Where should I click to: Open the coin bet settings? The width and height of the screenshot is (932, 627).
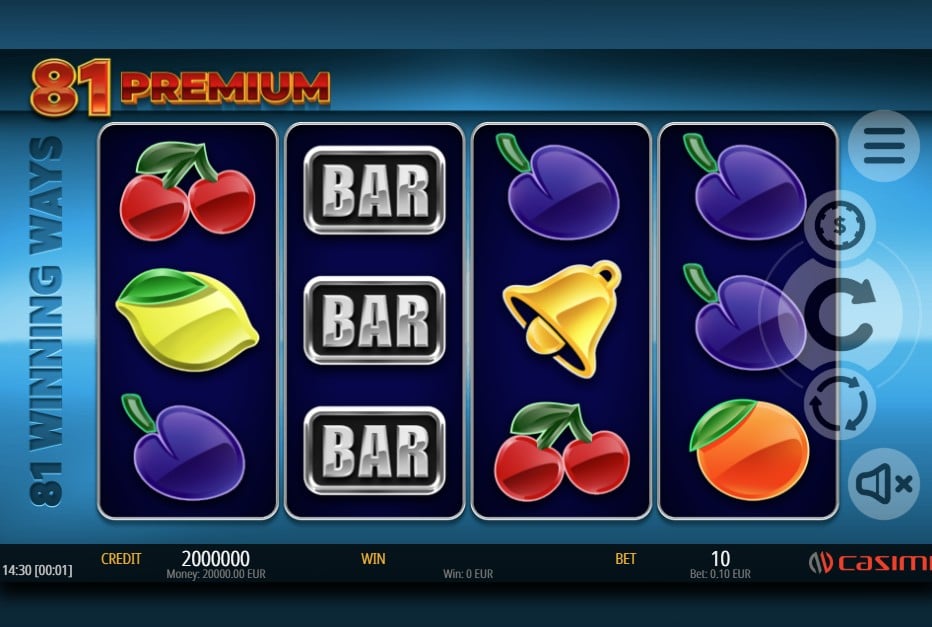[x=839, y=226]
